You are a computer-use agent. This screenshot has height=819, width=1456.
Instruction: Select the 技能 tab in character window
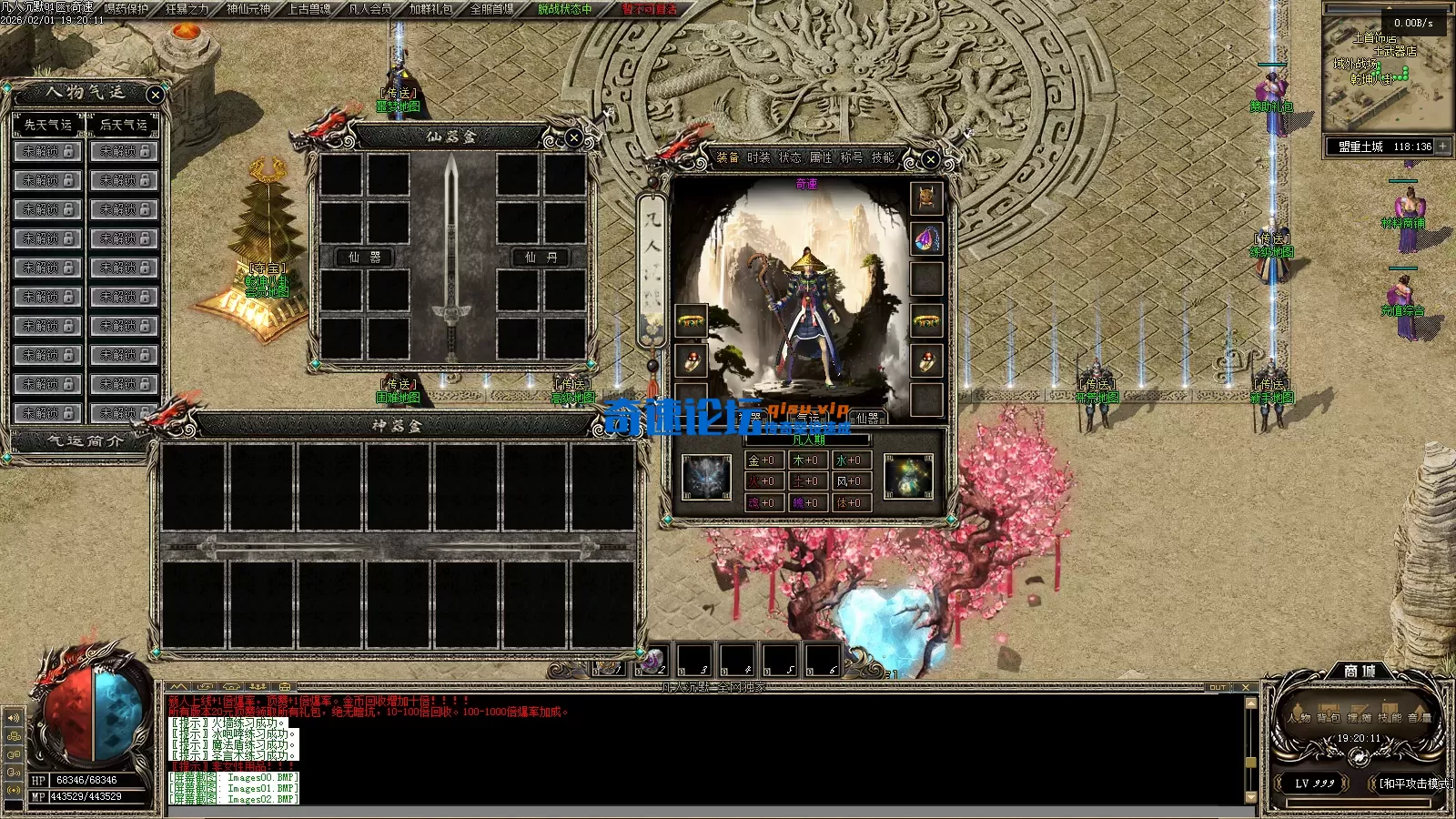(x=883, y=157)
